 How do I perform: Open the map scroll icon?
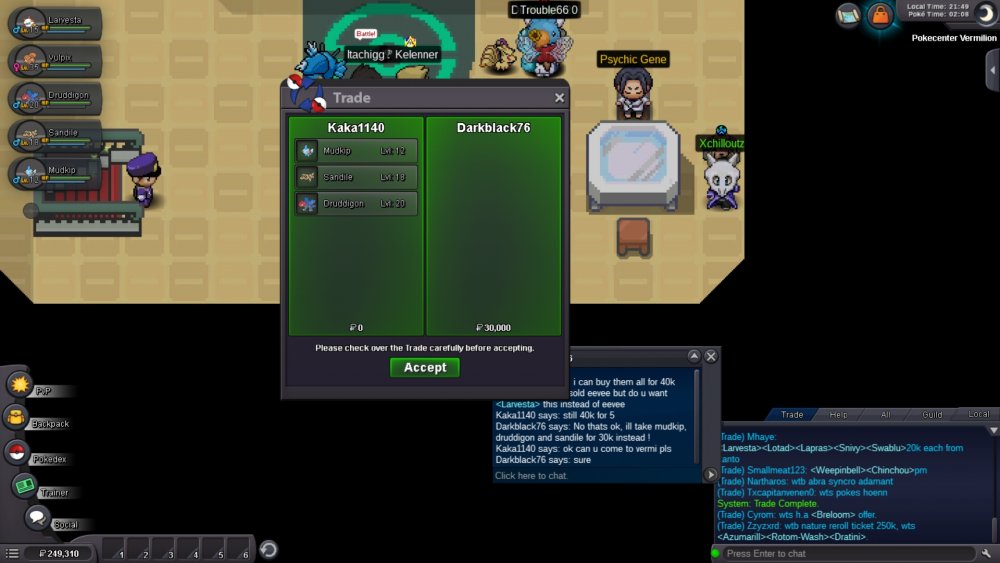849,14
